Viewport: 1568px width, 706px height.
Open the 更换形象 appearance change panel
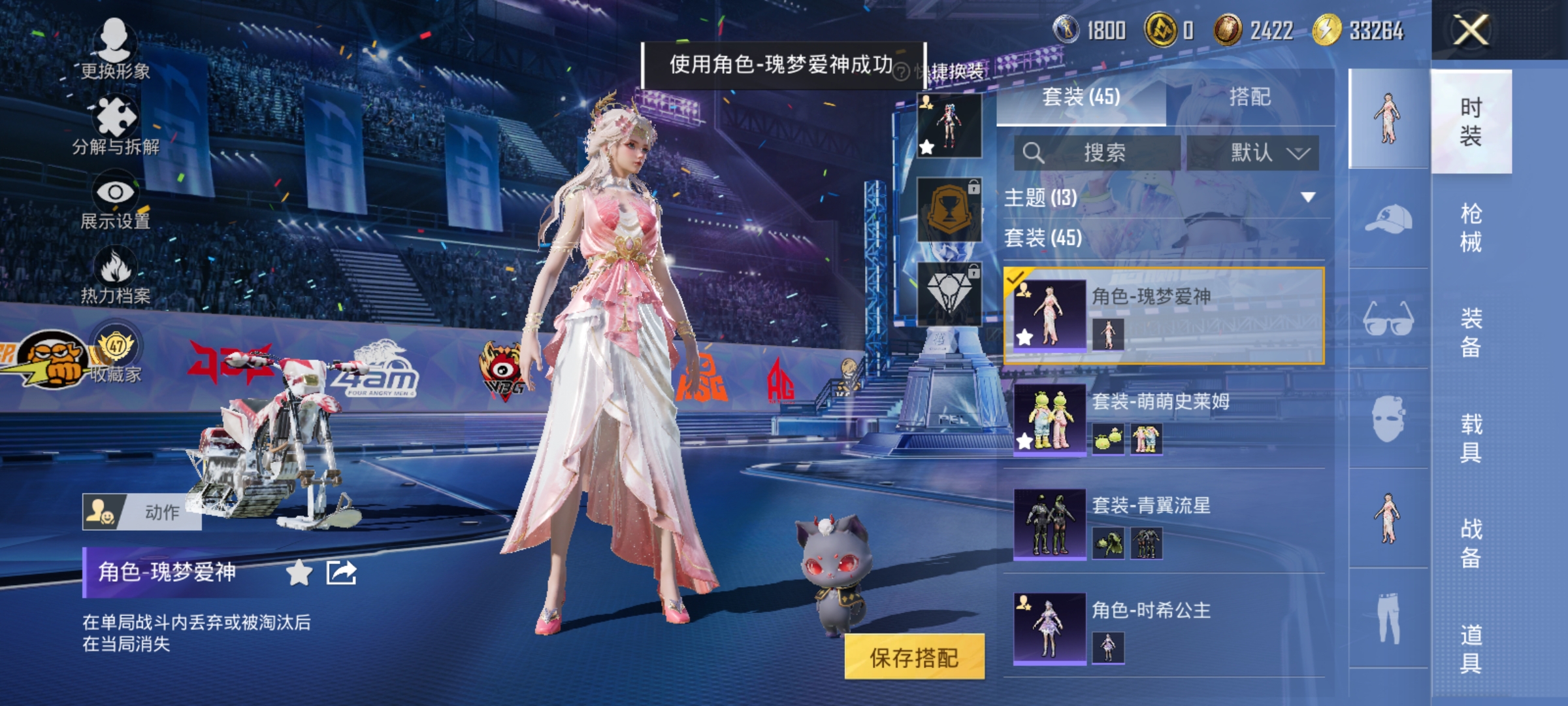[x=116, y=49]
